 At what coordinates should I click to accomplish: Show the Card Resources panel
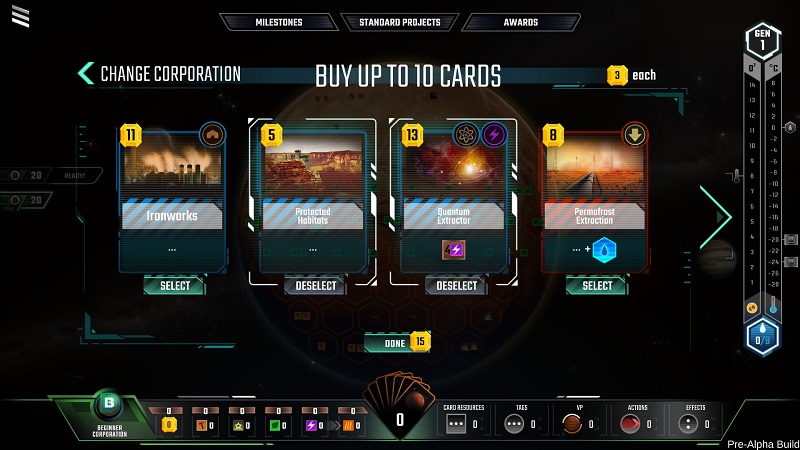pos(465,420)
